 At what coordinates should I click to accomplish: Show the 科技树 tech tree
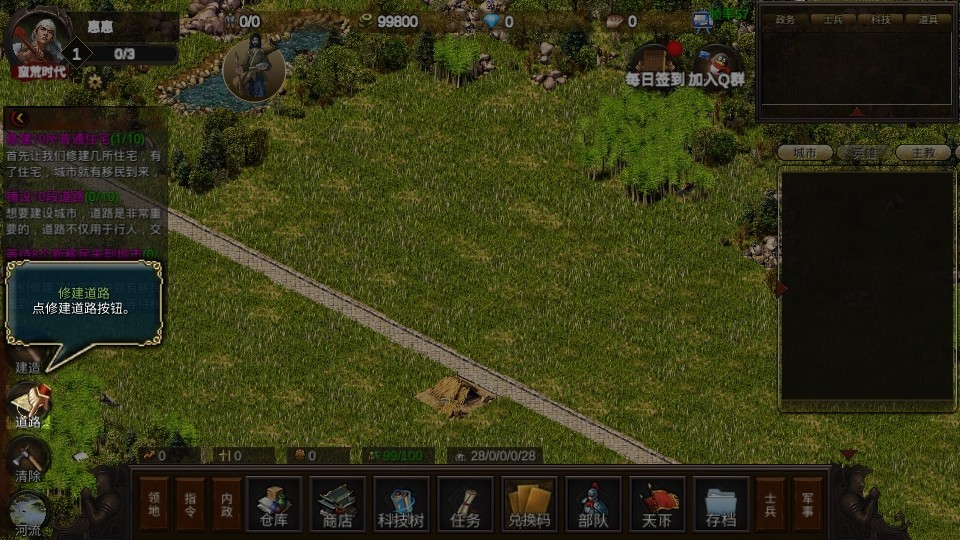click(401, 504)
